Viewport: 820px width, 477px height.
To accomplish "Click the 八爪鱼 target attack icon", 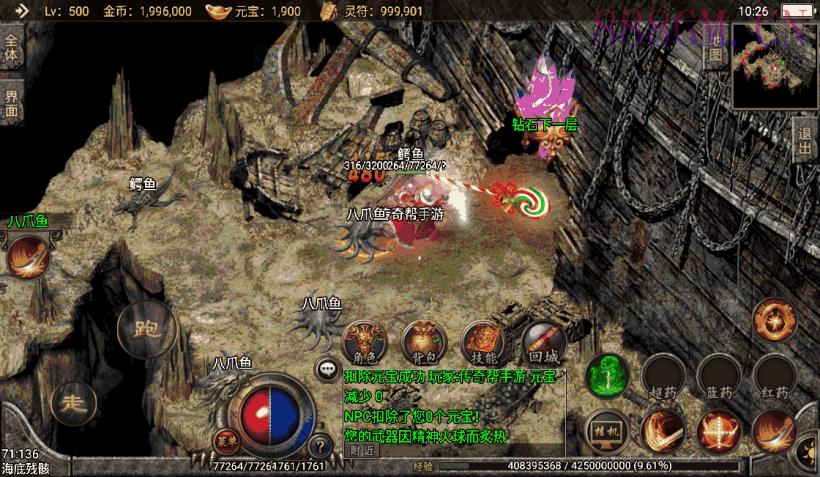I will (x=27, y=257).
